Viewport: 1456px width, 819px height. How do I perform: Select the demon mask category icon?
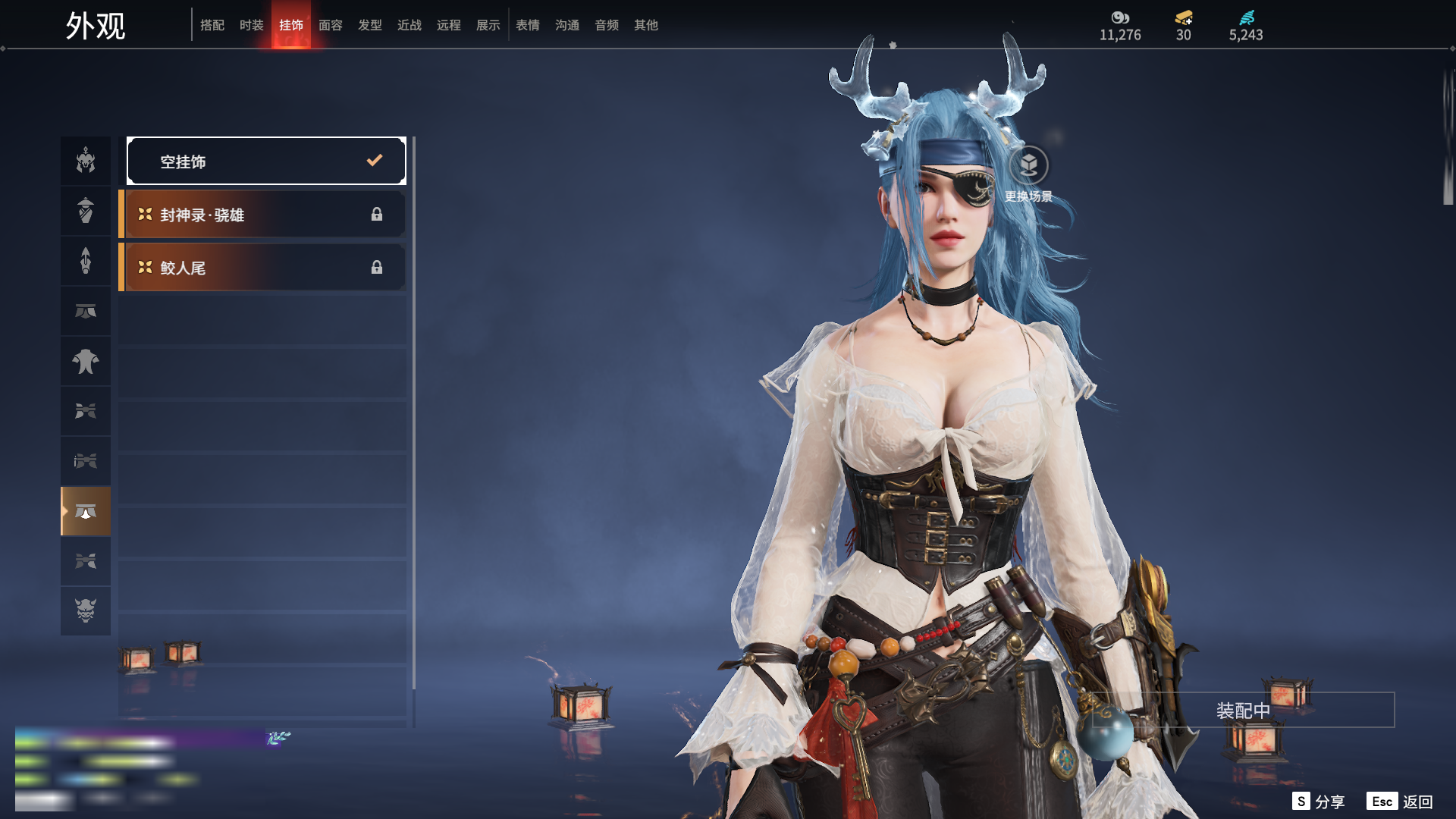[86, 610]
